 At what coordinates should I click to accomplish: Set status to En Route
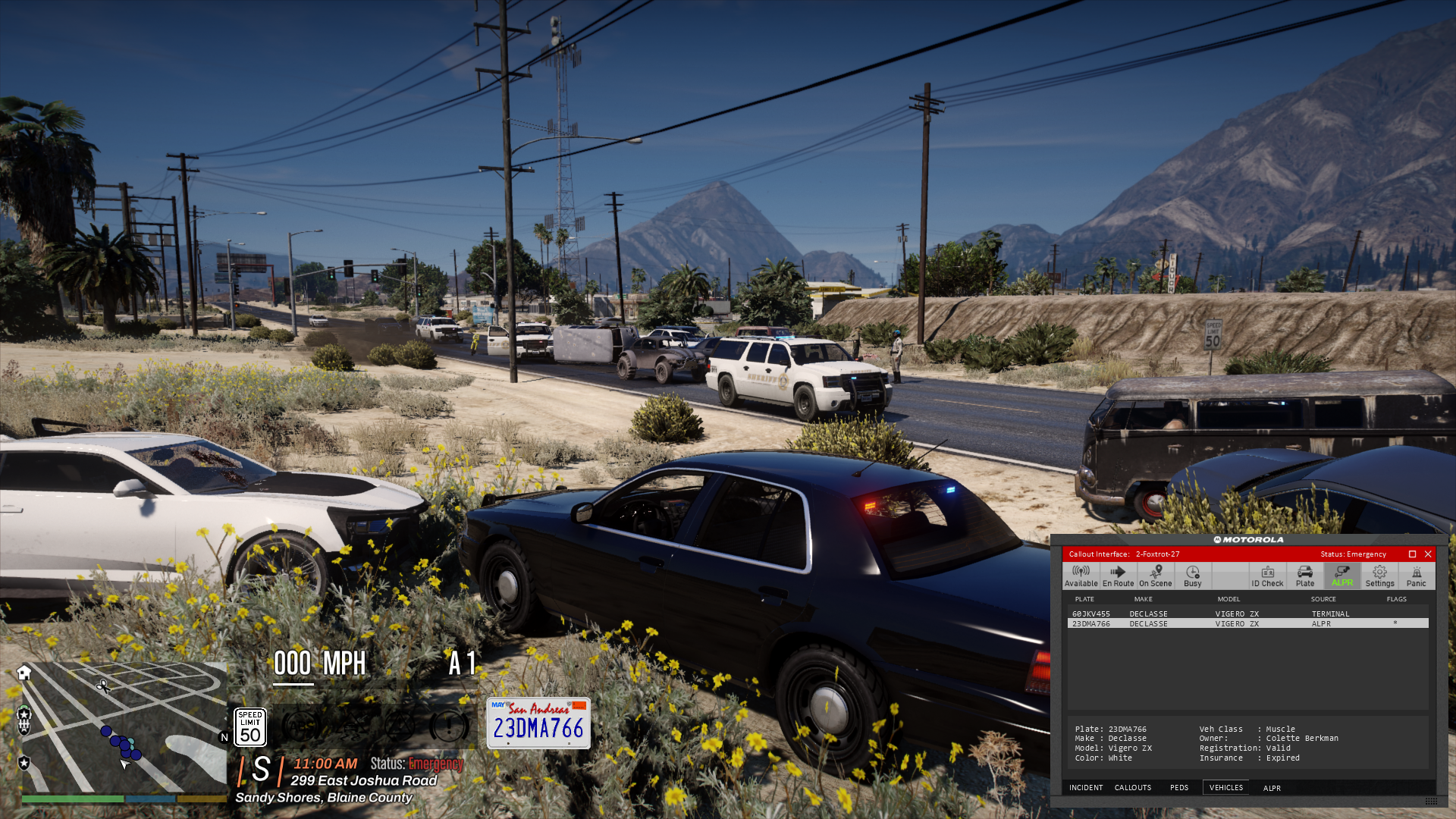pyautogui.click(x=1117, y=576)
